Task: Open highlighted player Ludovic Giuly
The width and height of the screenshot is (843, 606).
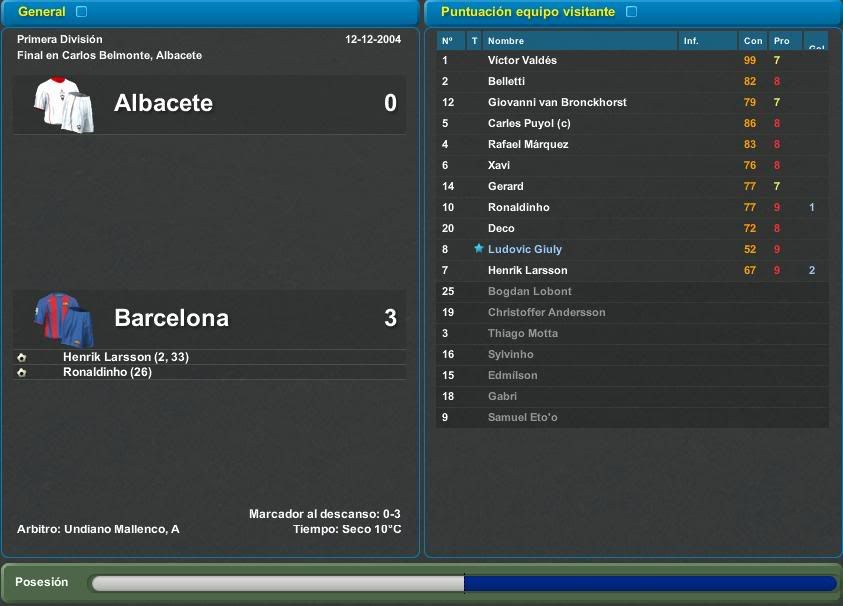Action: click(525, 250)
